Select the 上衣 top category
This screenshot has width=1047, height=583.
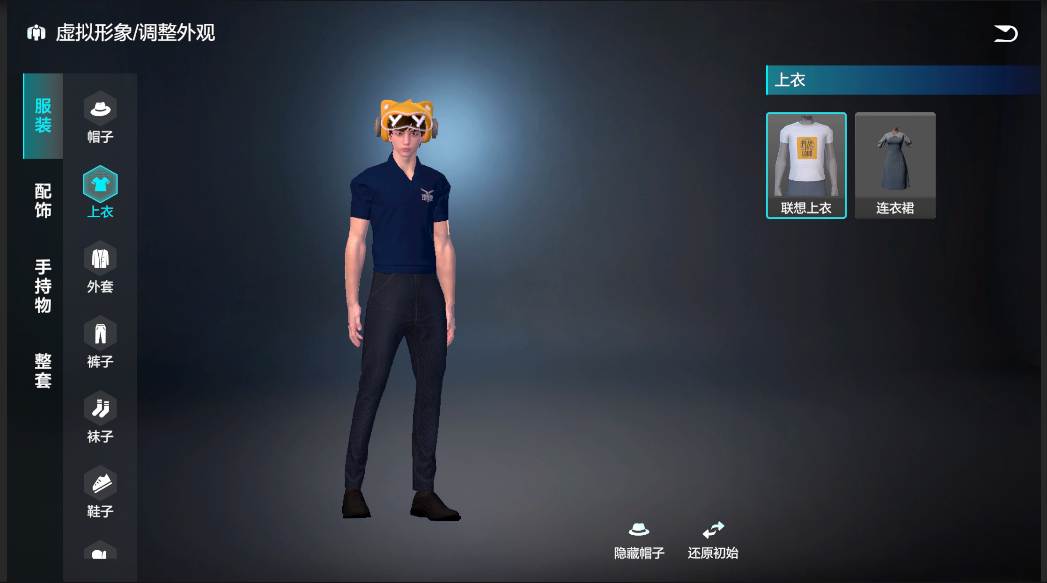click(100, 192)
